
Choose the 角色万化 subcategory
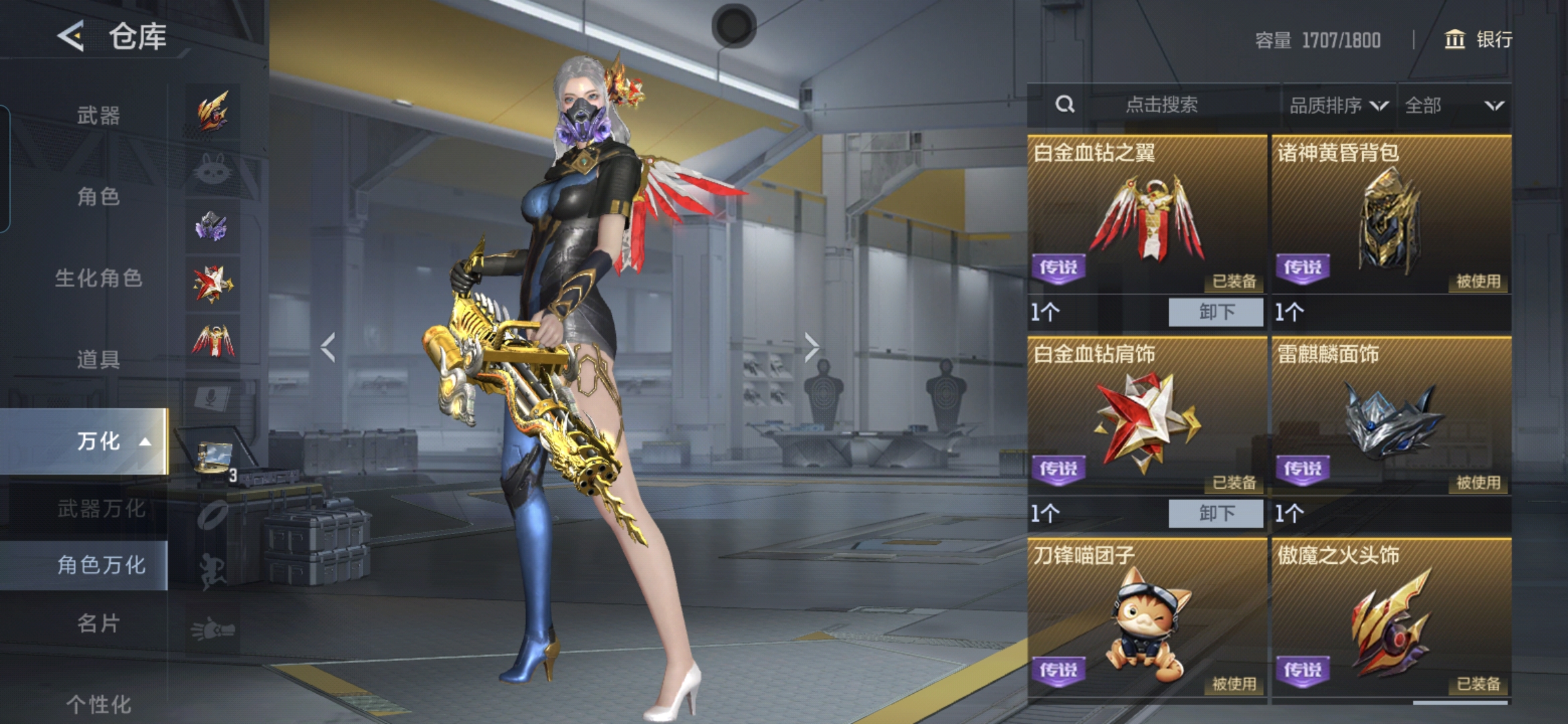pyautogui.click(x=101, y=565)
